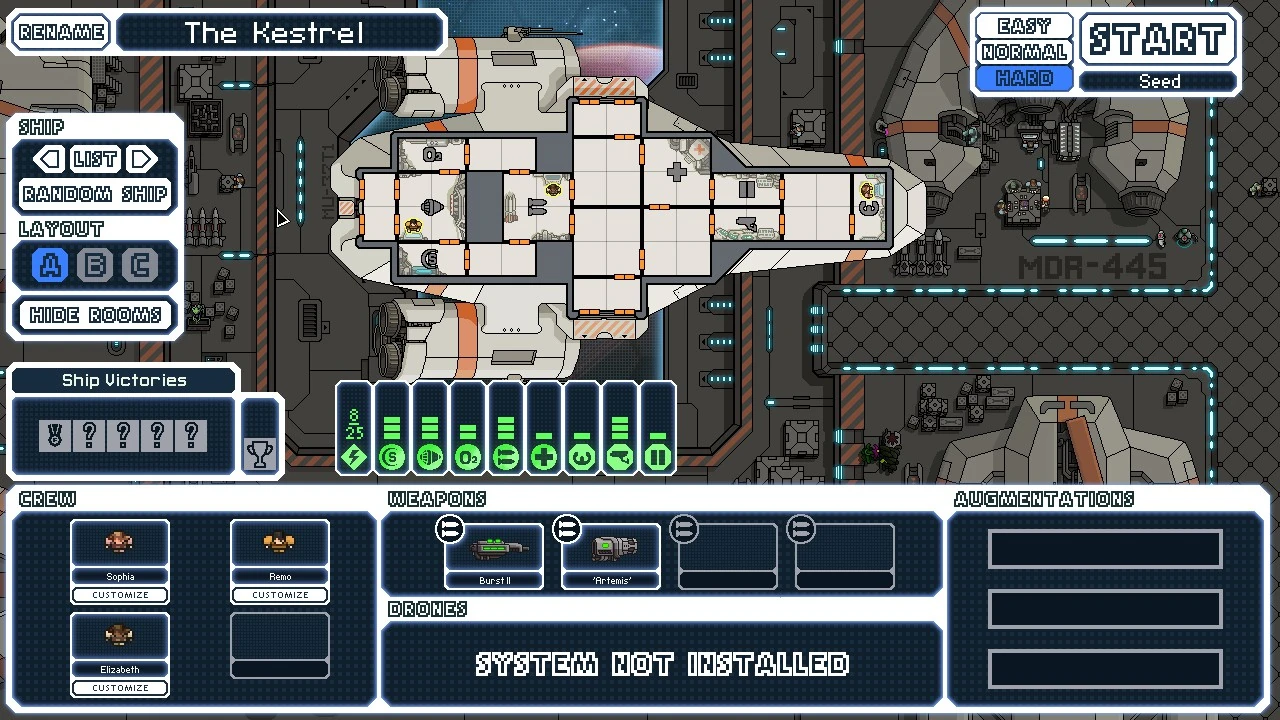Image resolution: width=1280 pixels, height=720 pixels.
Task: Click the Doors subsystem icon
Action: pos(657,457)
